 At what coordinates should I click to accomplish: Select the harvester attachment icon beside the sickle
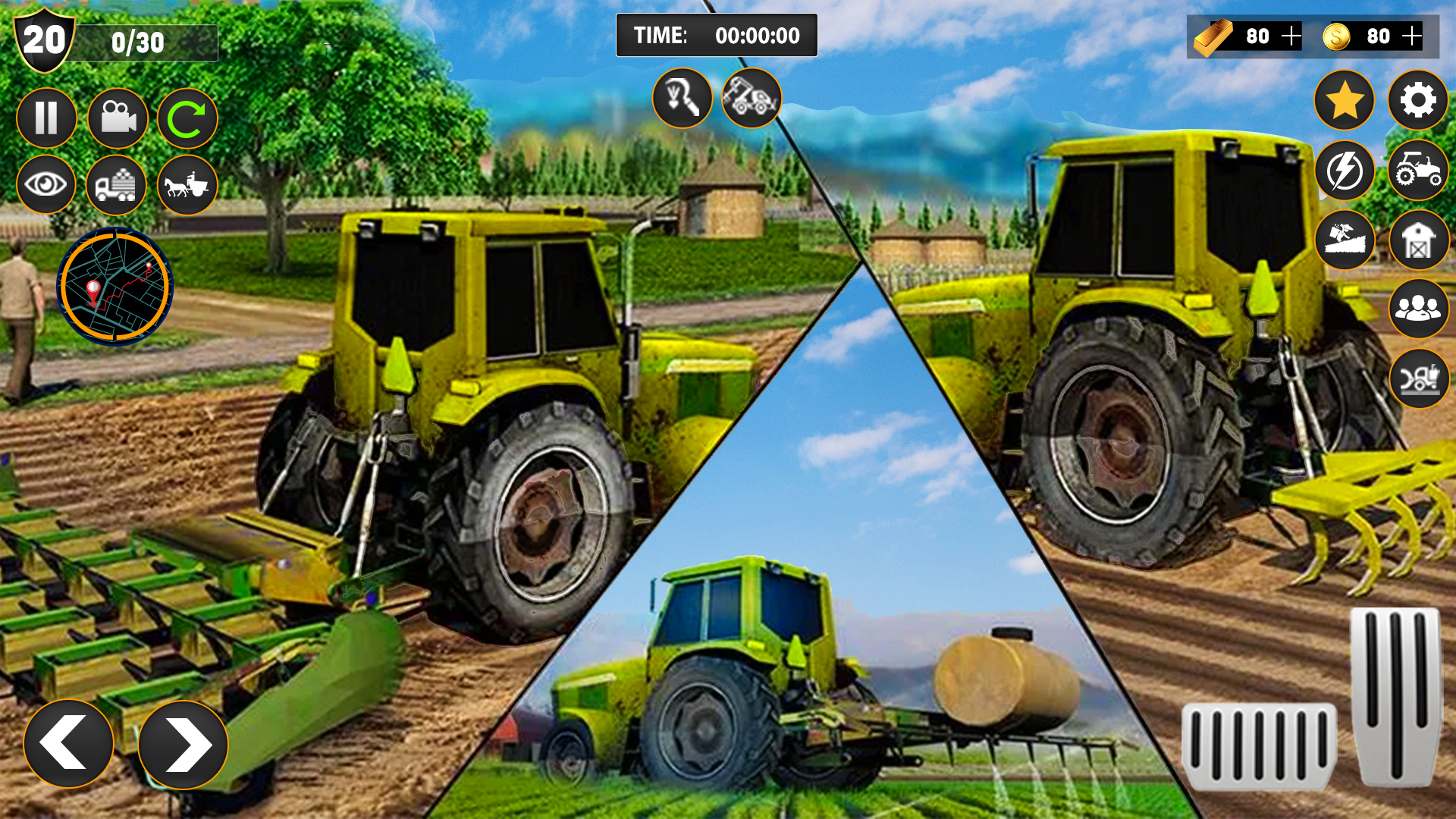pos(751,98)
